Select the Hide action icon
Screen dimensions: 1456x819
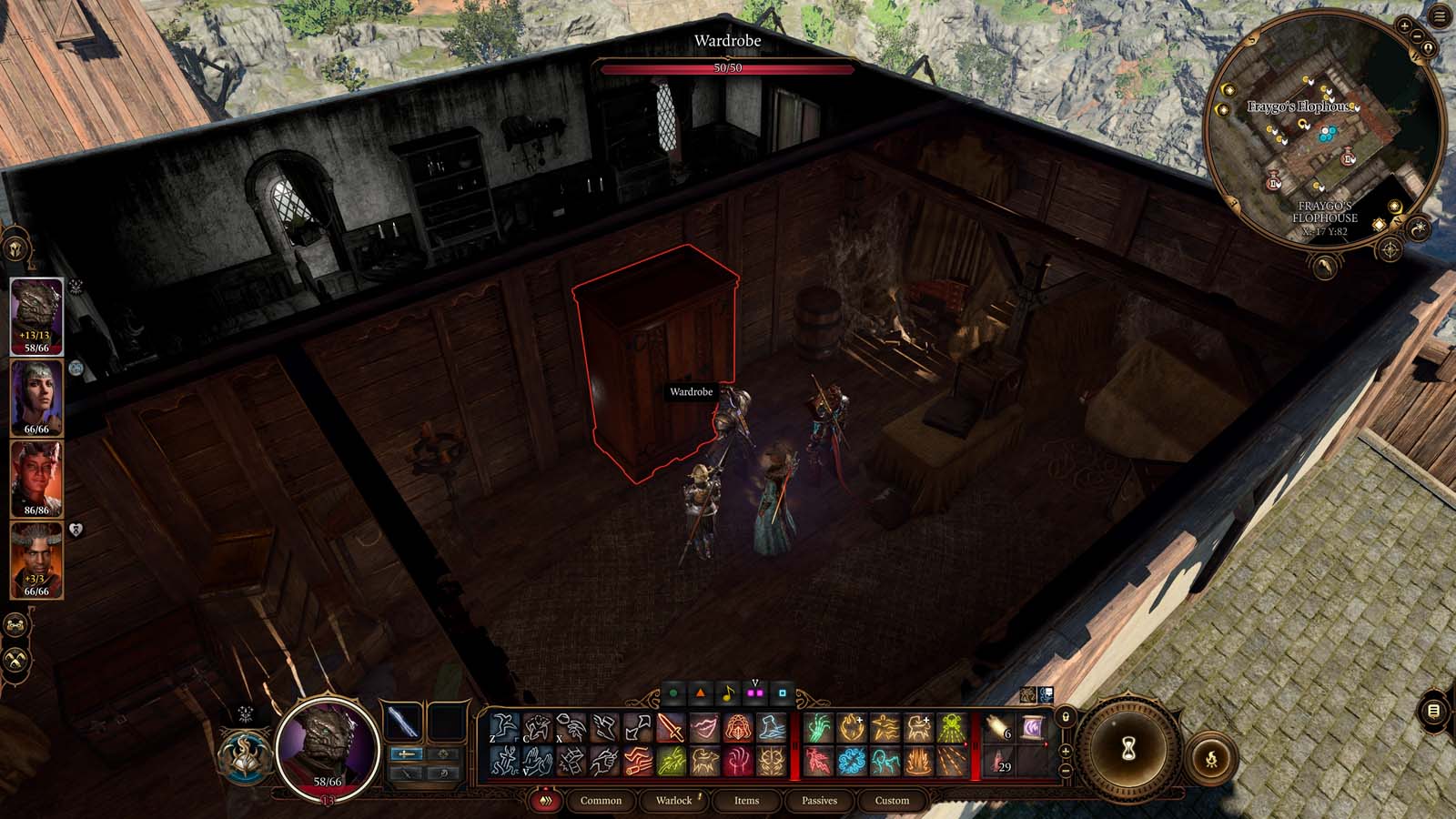click(538, 725)
